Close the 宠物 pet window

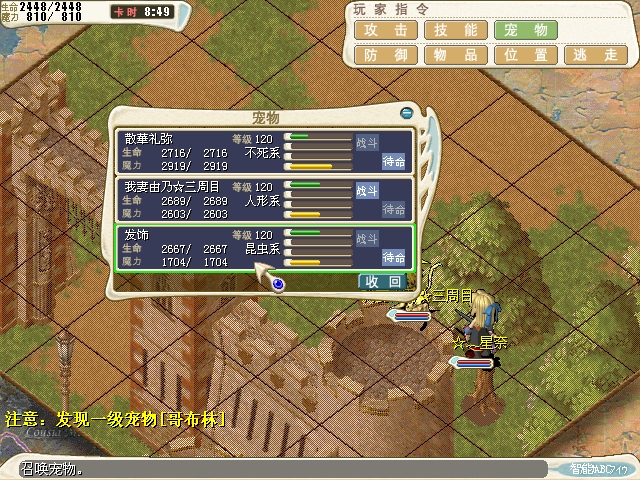click(407, 112)
